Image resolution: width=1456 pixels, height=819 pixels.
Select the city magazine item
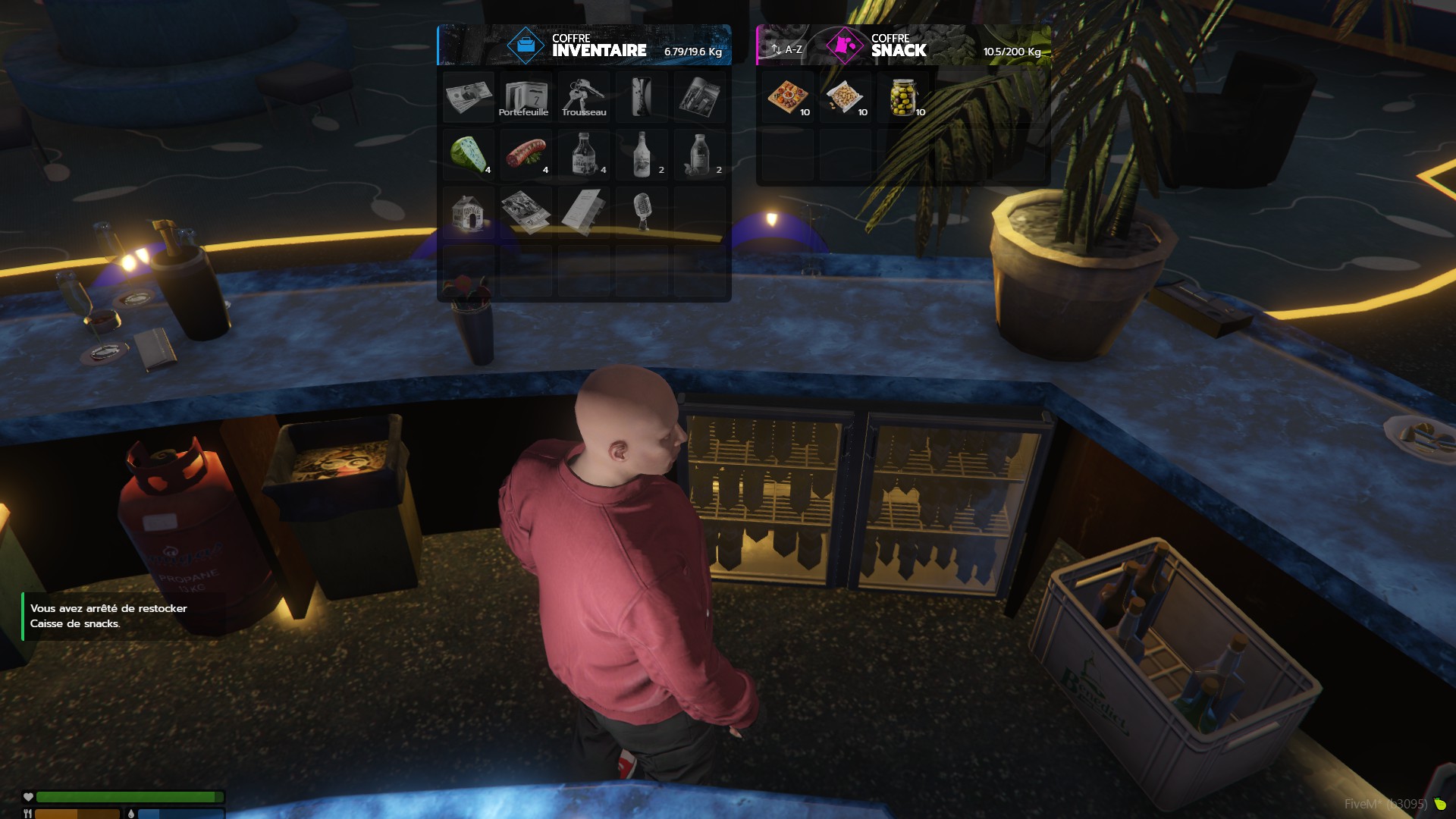pyautogui.click(x=699, y=96)
